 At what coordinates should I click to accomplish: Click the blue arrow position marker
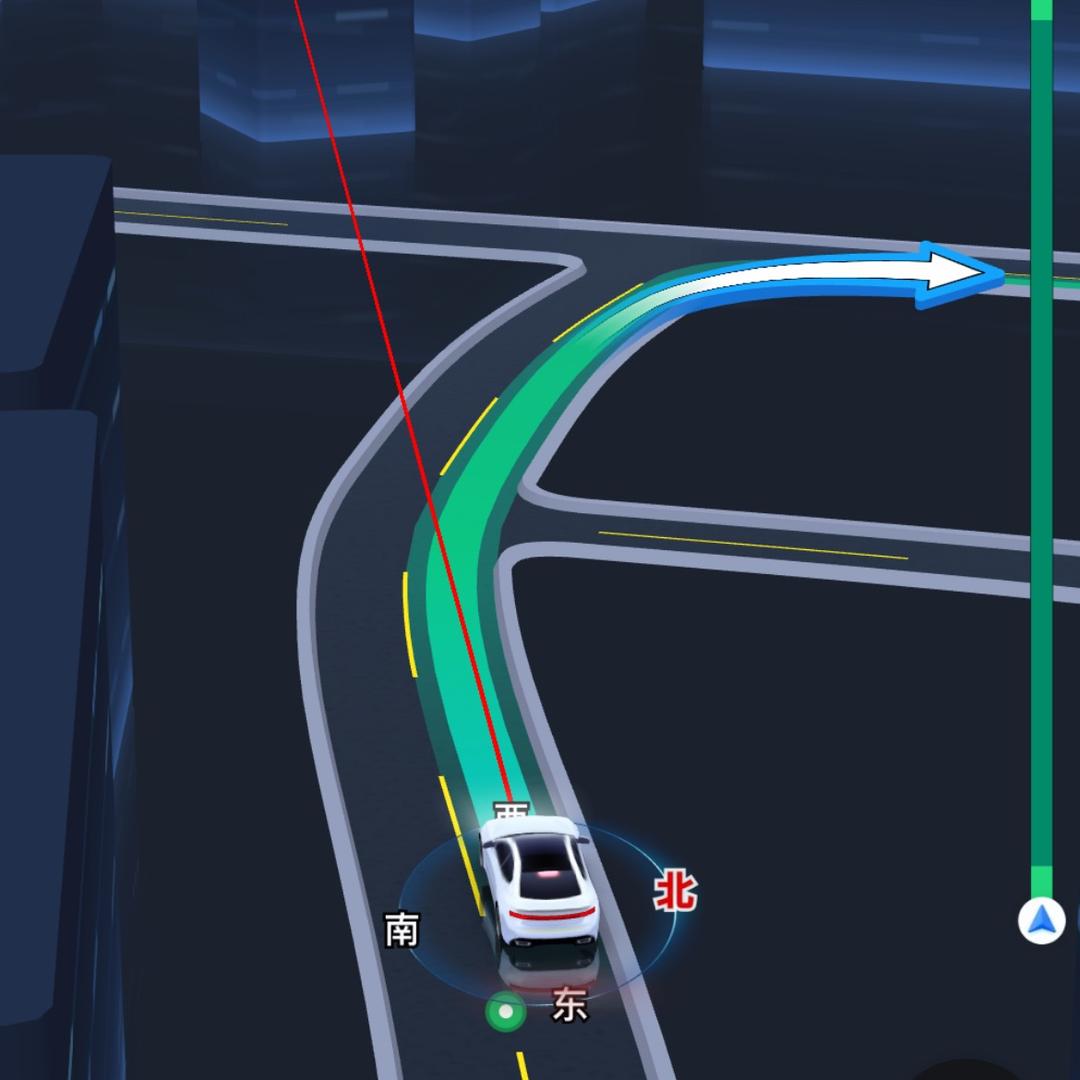point(1041,920)
